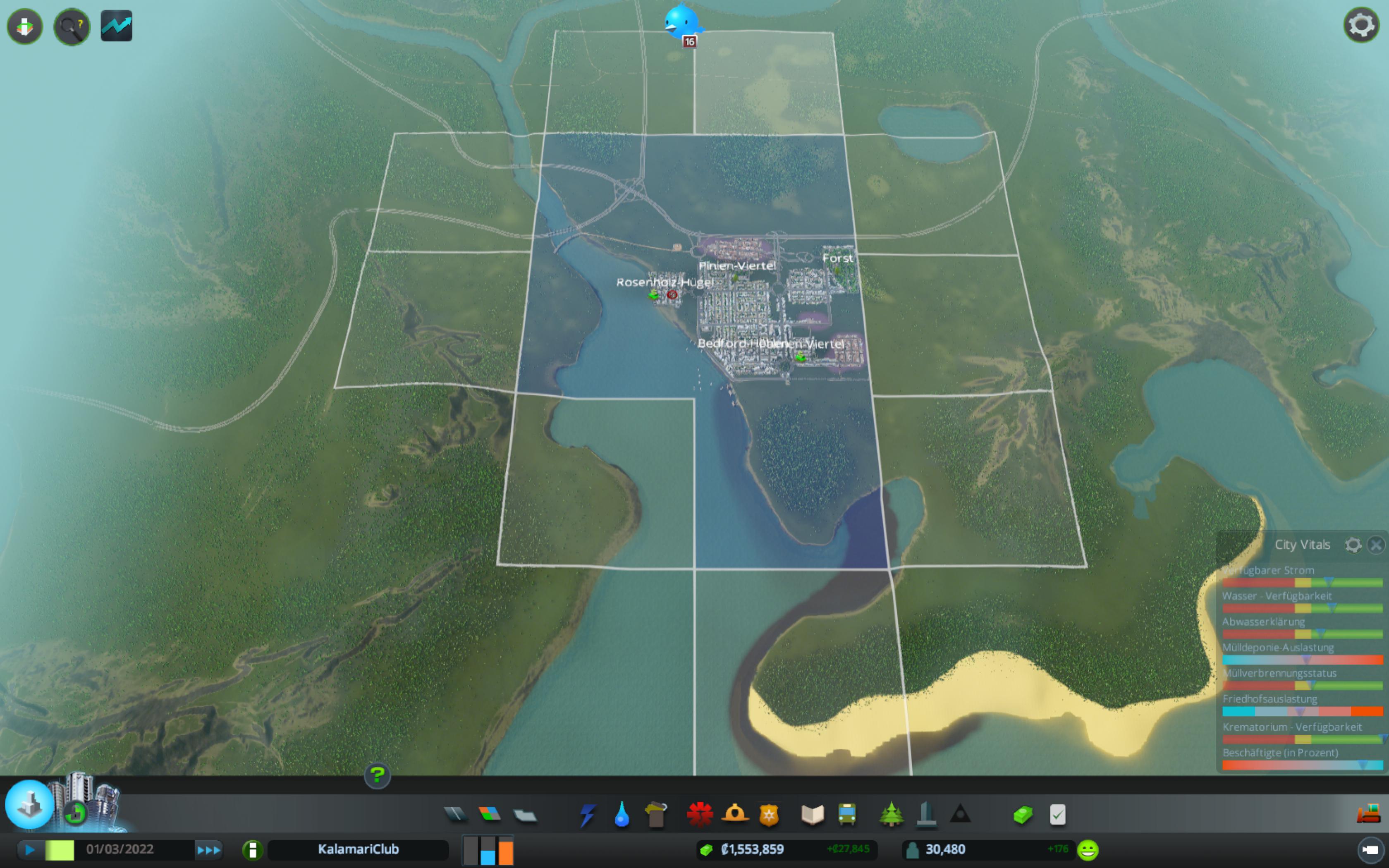
Task: Activate the bulldozer tool
Action: [1368, 814]
